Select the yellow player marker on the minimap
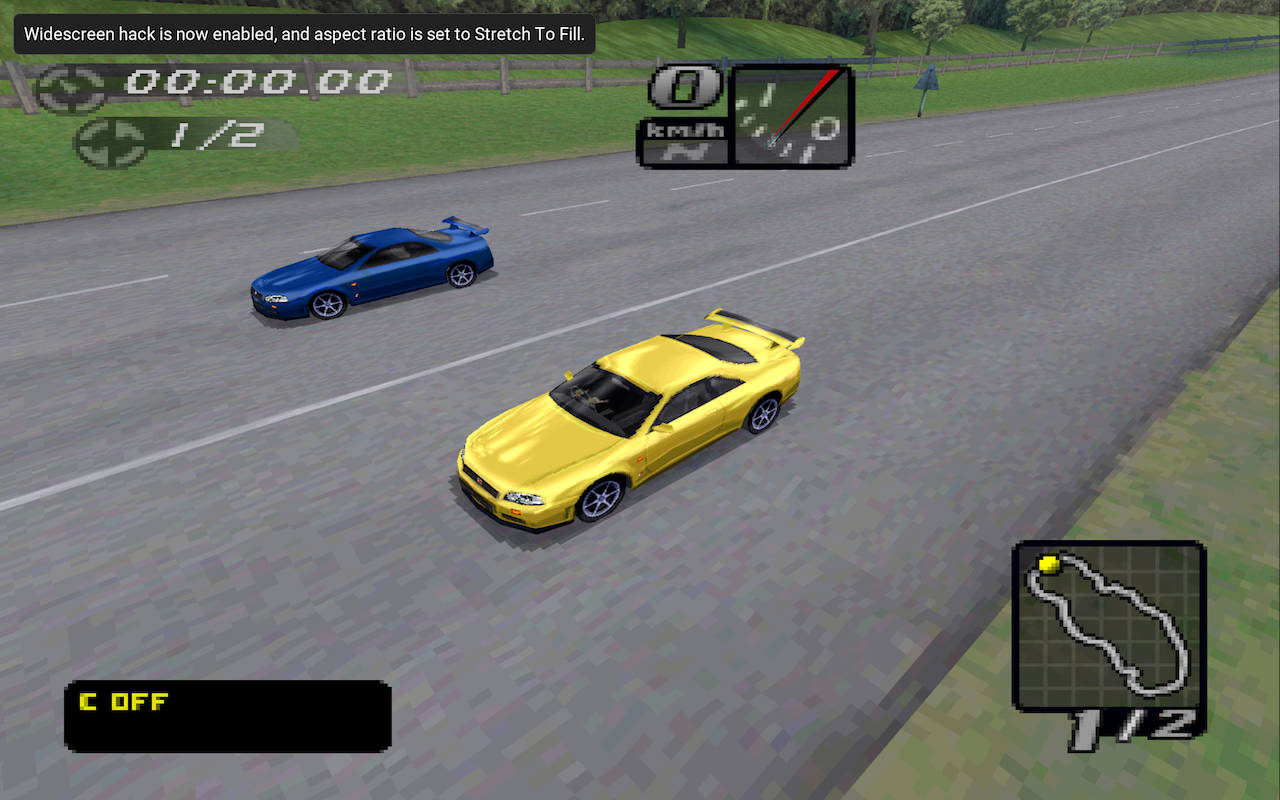Image resolution: width=1280 pixels, height=800 pixels. (1048, 565)
